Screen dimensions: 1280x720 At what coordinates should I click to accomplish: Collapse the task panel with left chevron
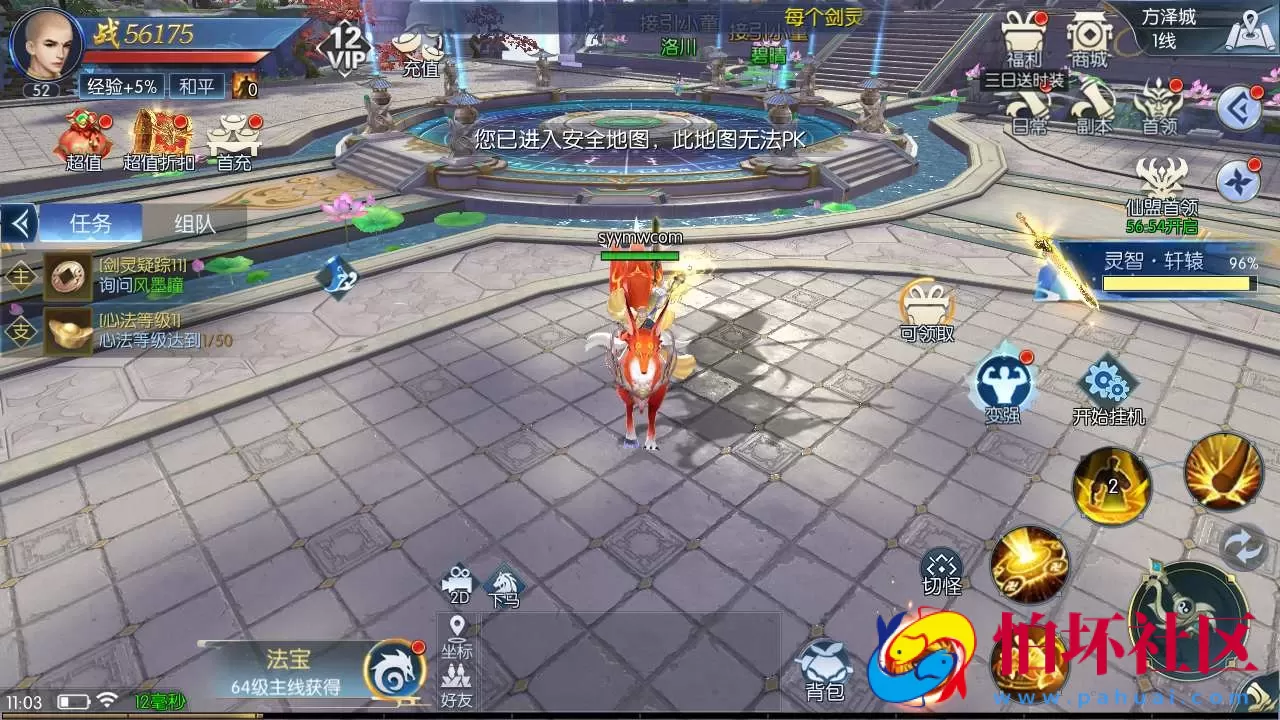pos(18,224)
